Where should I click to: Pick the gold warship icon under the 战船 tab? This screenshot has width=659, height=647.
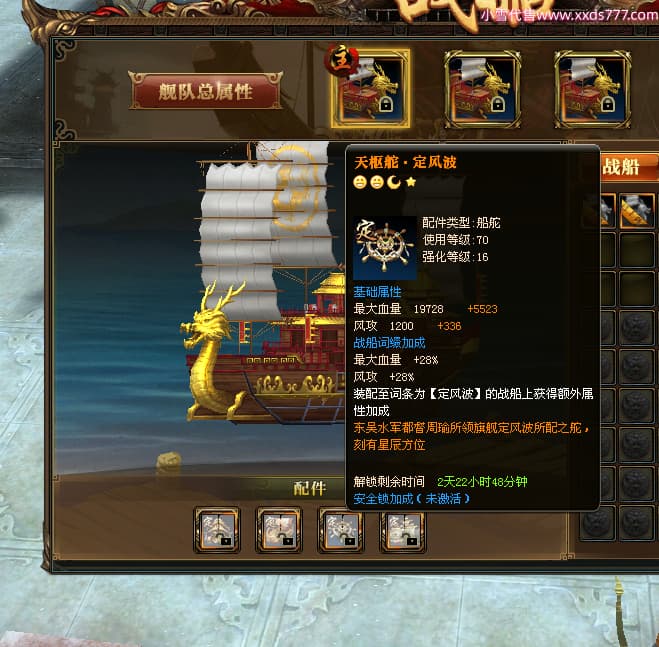[x=636, y=211]
